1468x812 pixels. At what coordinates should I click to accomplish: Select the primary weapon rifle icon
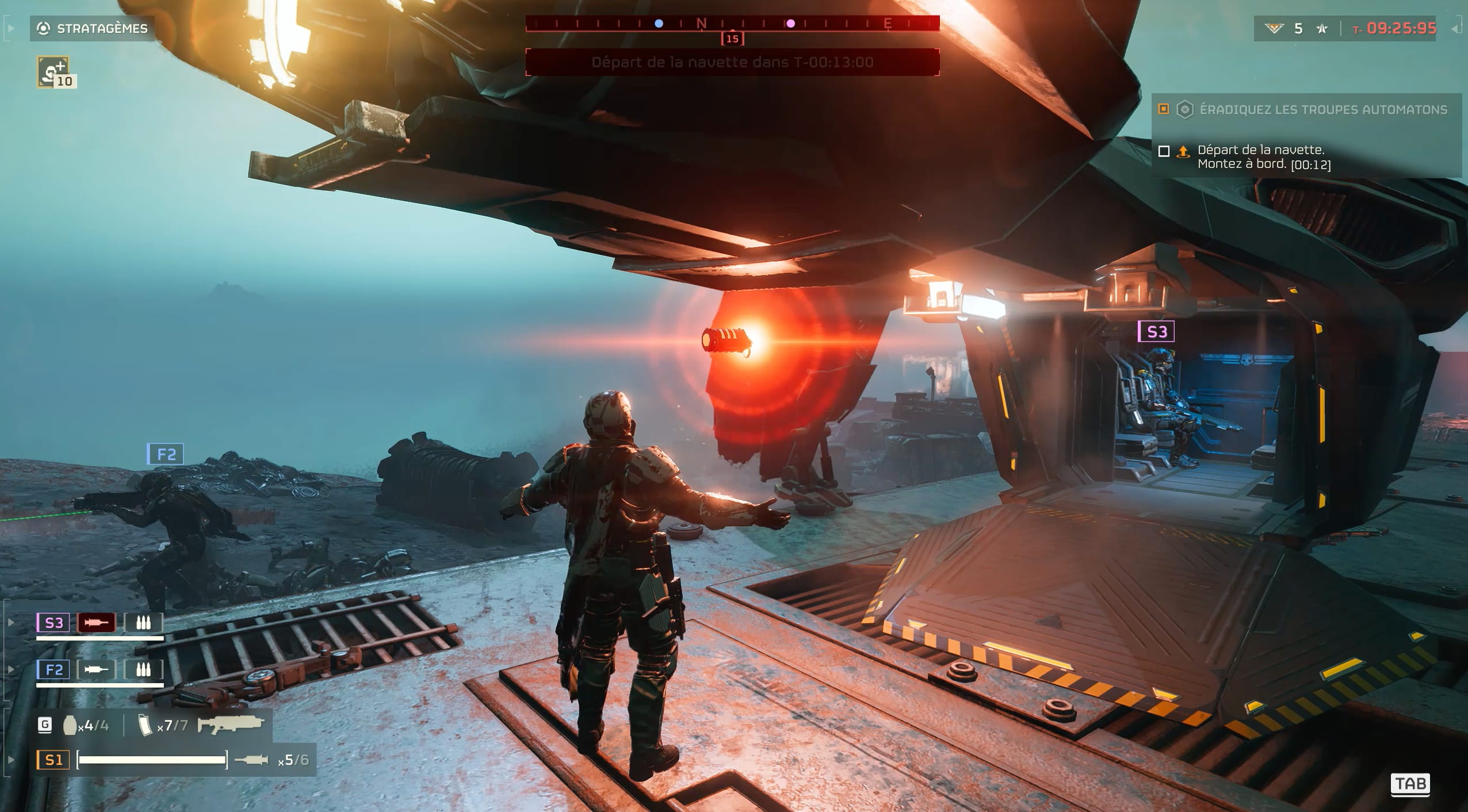coord(231,725)
